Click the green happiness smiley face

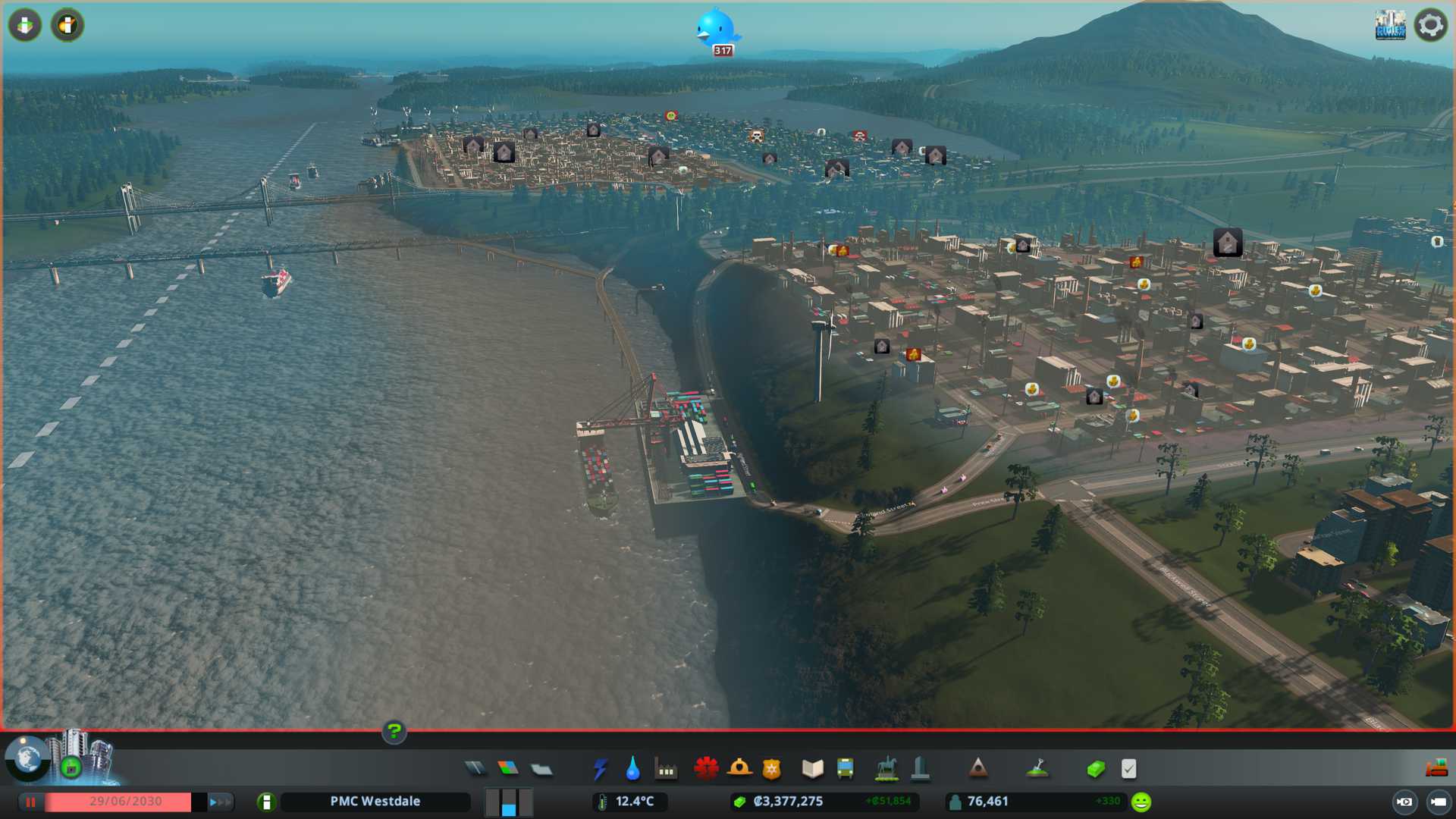click(x=1141, y=802)
